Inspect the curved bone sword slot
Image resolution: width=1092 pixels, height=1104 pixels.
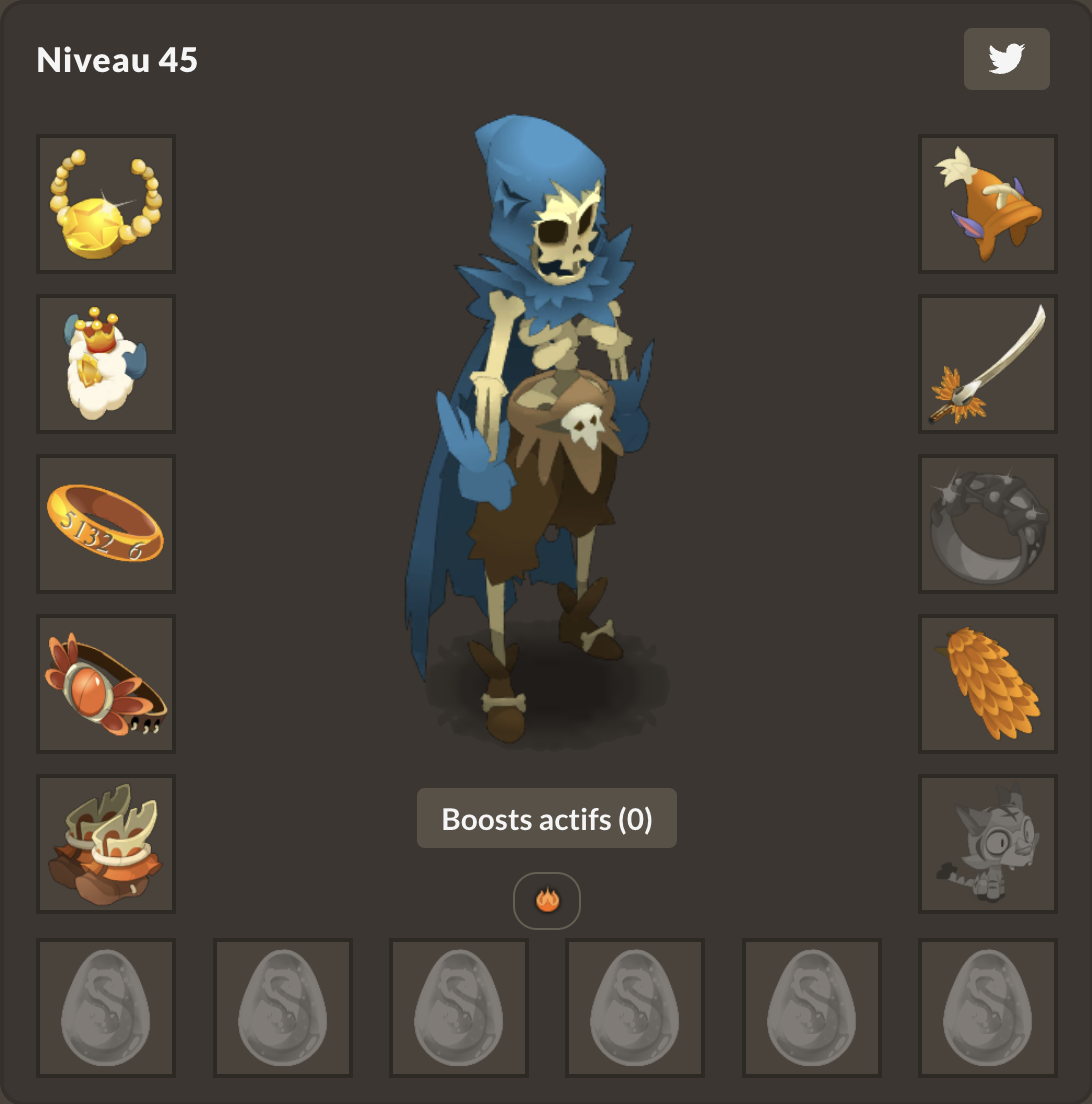click(x=988, y=364)
